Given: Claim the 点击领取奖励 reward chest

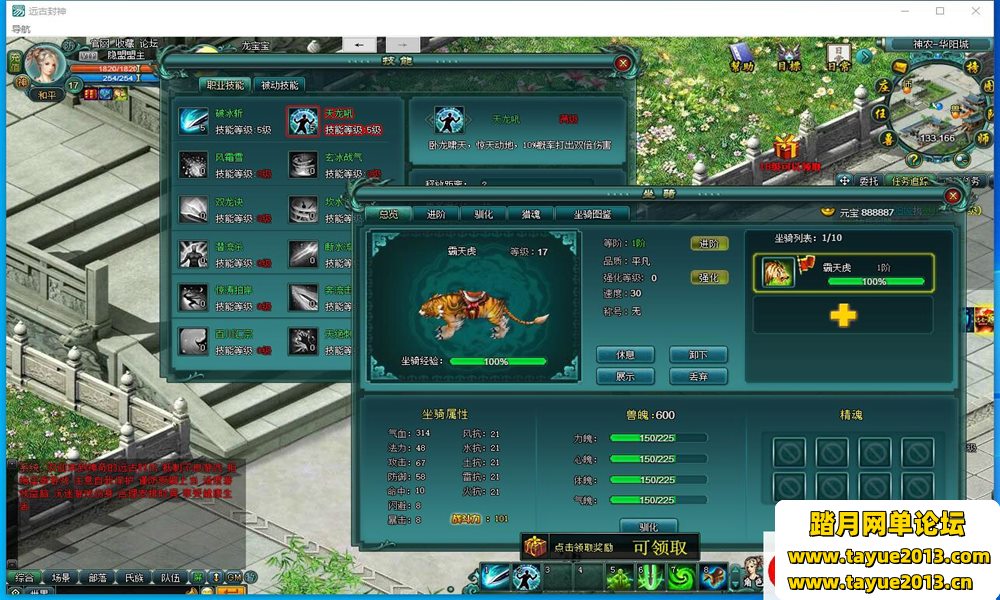Looking at the screenshot, I should pyautogui.click(x=537, y=547).
